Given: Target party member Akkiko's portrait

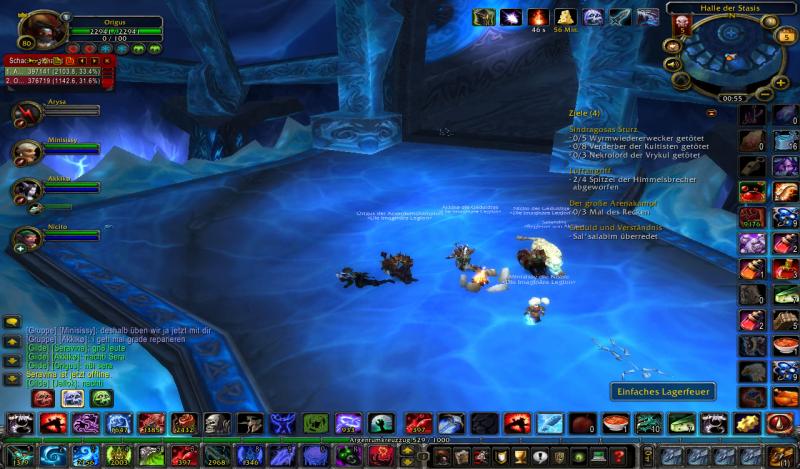Looking at the screenshot, I should pyautogui.click(x=26, y=190).
